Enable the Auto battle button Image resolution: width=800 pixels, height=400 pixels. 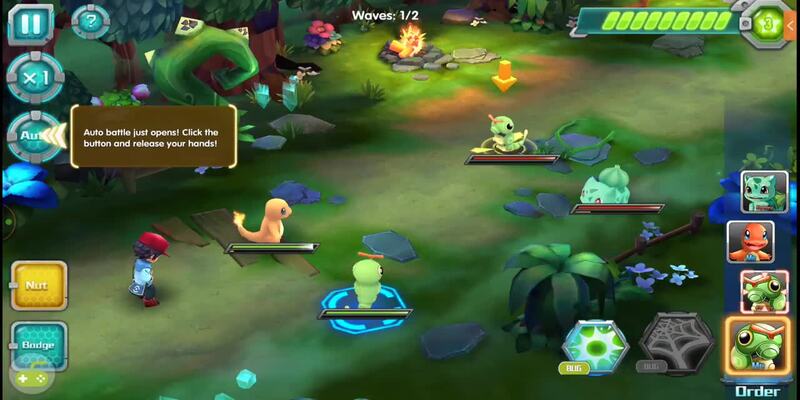pos(30,135)
